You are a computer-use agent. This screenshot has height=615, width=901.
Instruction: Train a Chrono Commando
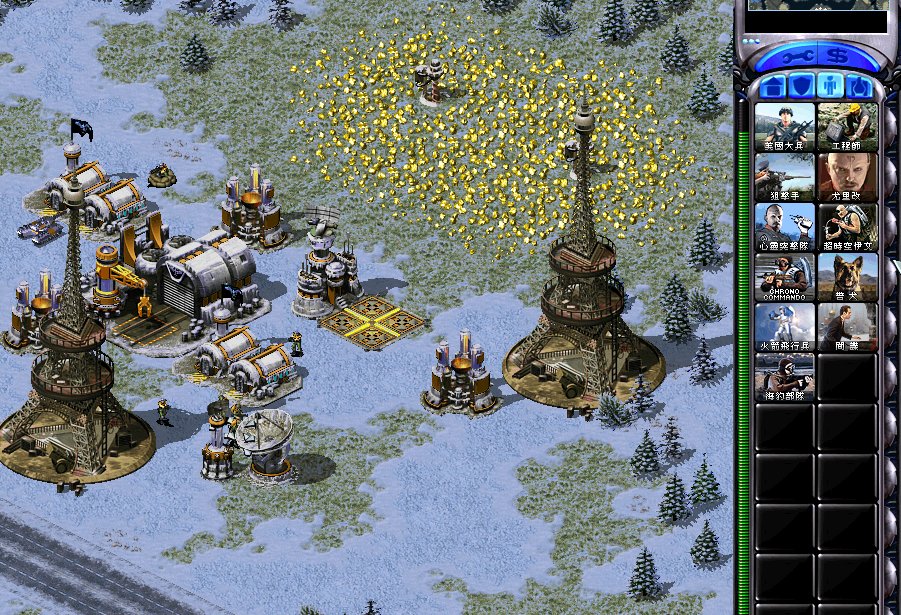click(x=785, y=277)
